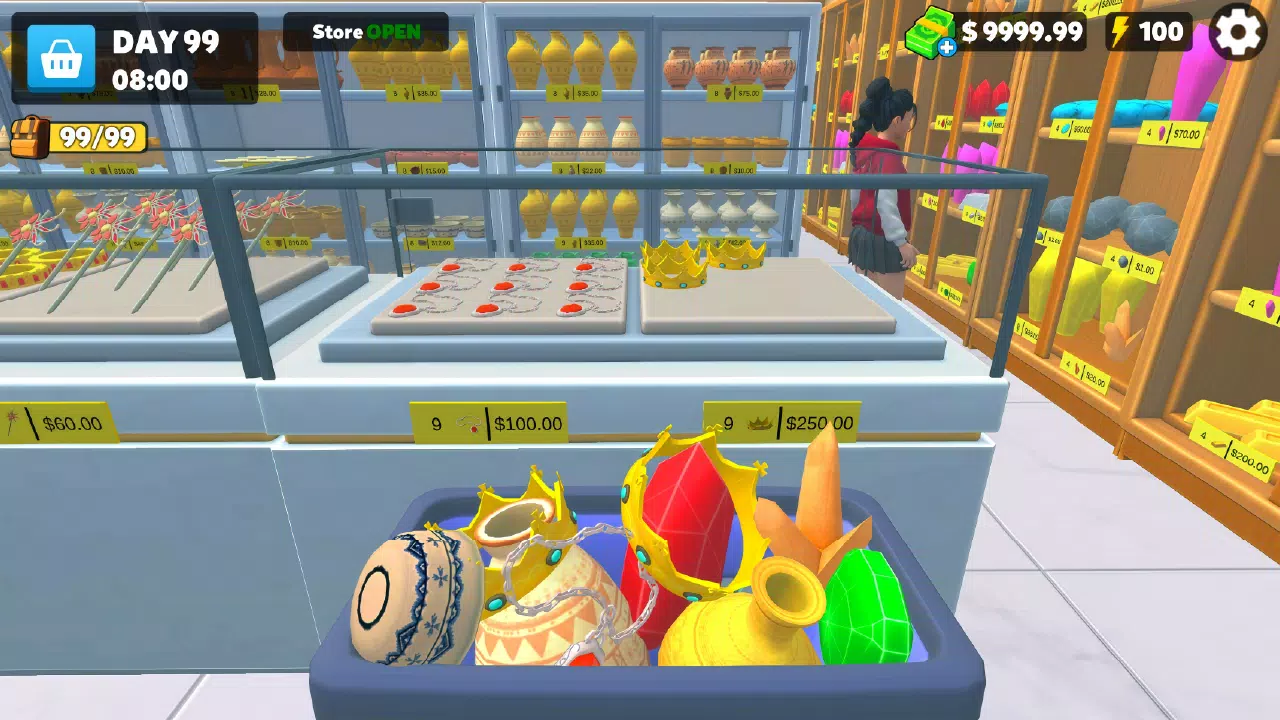Open the settings gear
The width and height of the screenshot is (1280, 720).
pyautogui.click(x=1239, y=31)
